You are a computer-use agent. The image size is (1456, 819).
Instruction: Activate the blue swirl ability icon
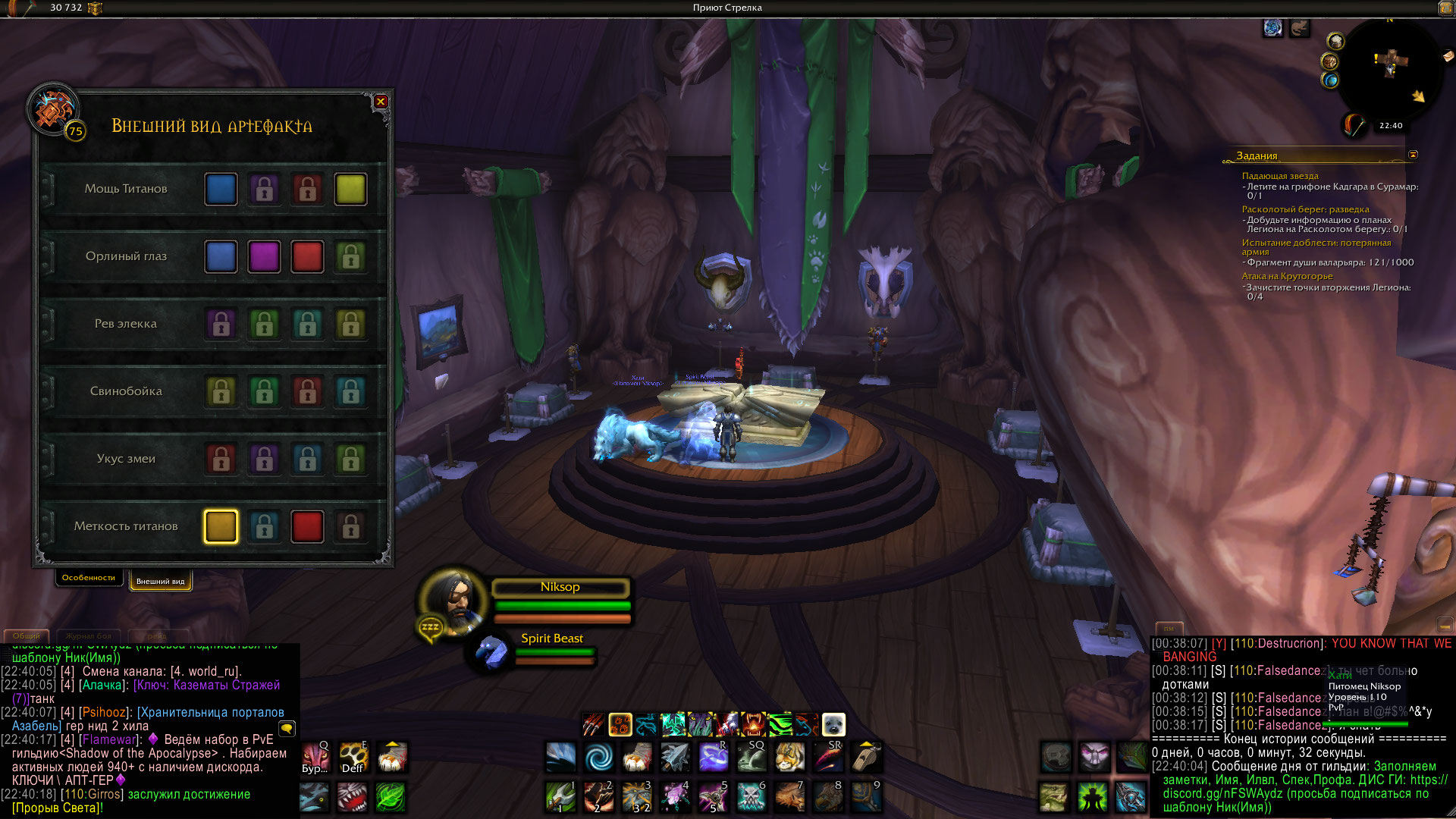click(599, 756)
